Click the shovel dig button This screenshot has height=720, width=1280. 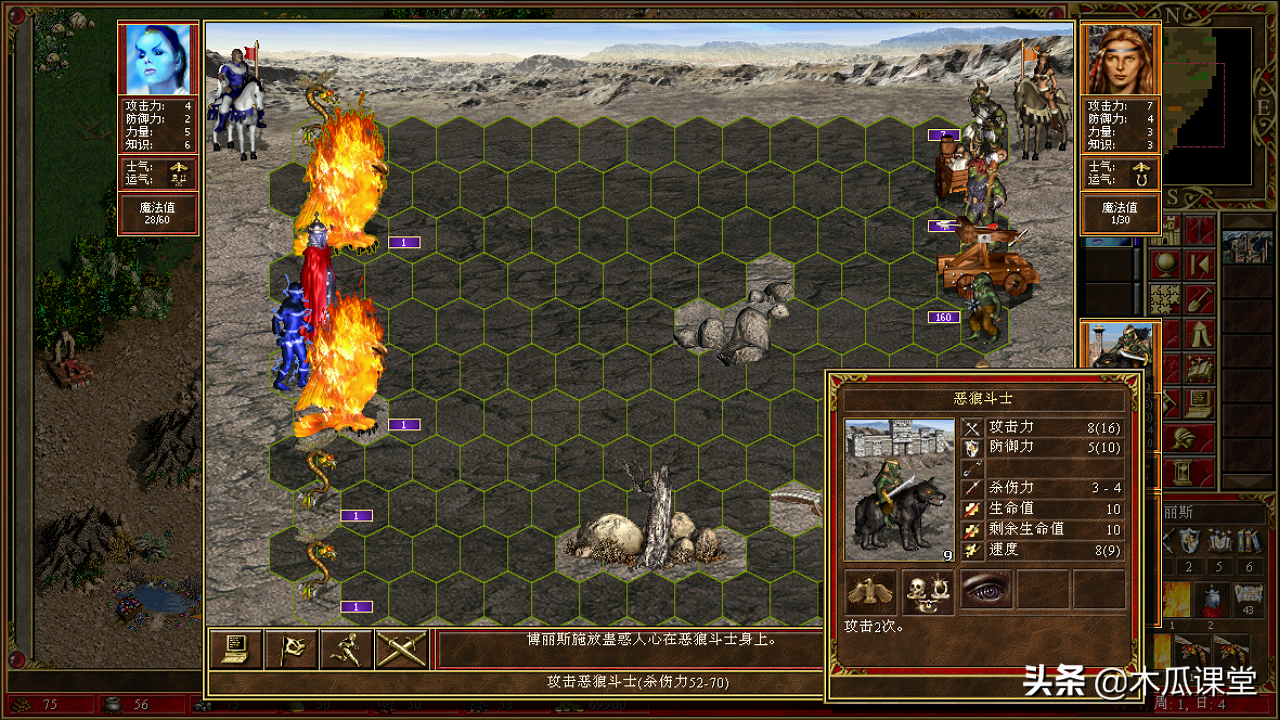click(x=1199, y=299)
